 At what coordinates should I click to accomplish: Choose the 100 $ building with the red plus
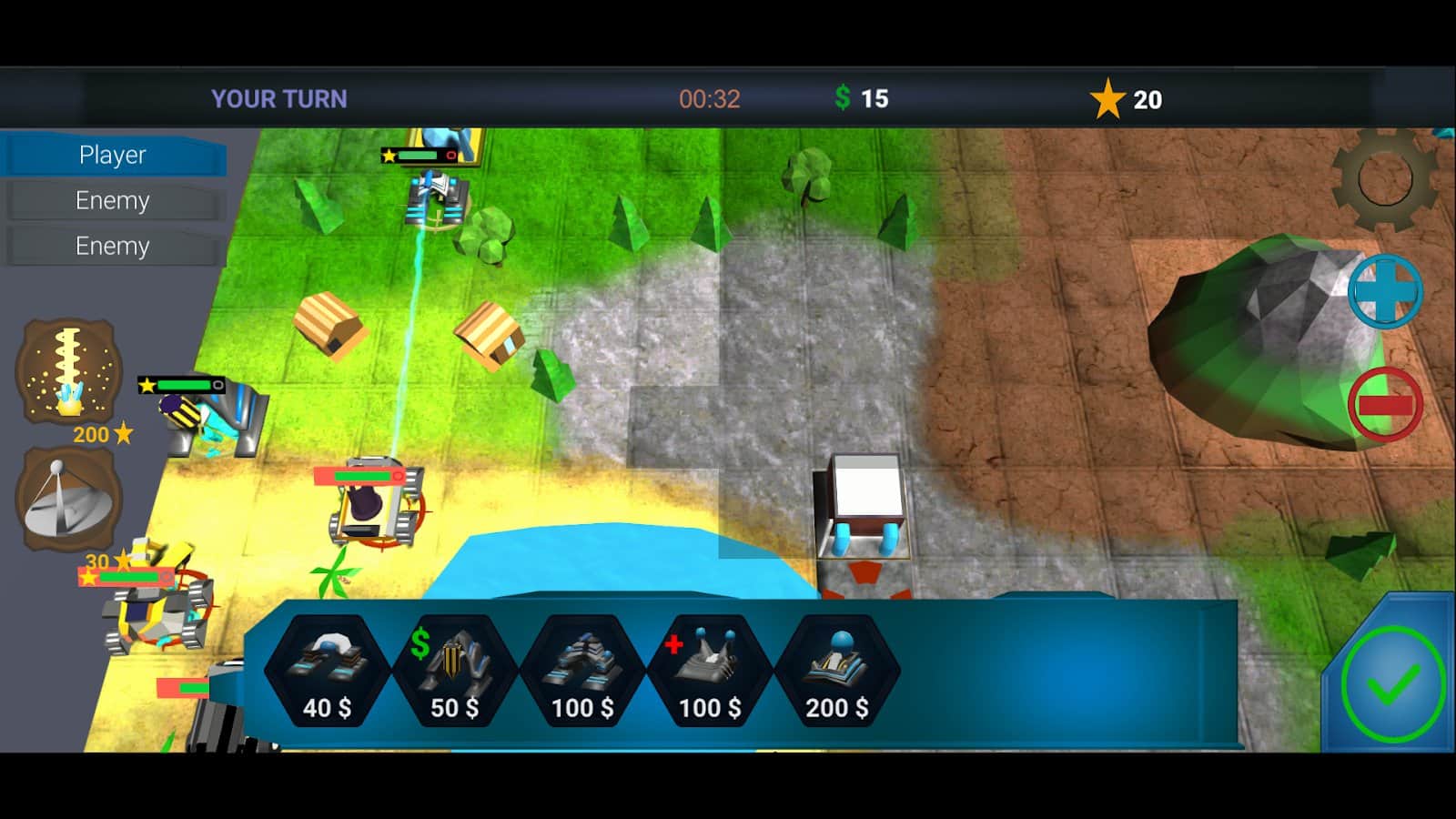tap(710, 672)
